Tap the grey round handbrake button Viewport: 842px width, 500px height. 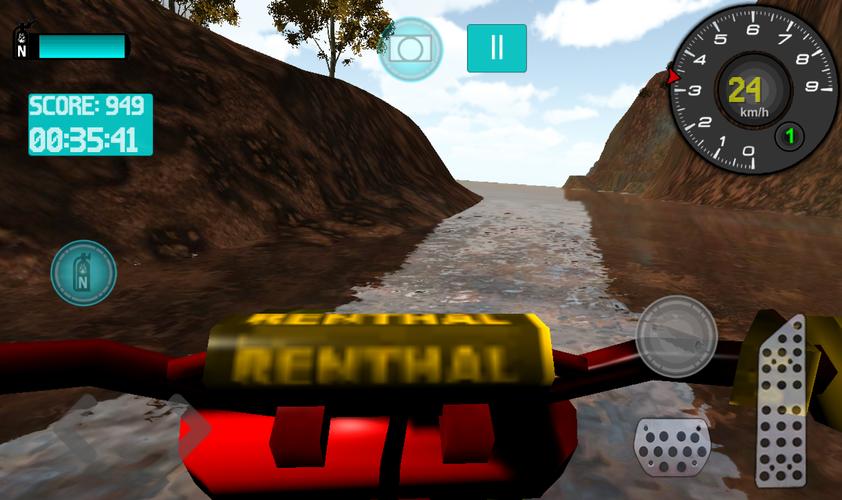pyautogui.click(x=676, y=332)
